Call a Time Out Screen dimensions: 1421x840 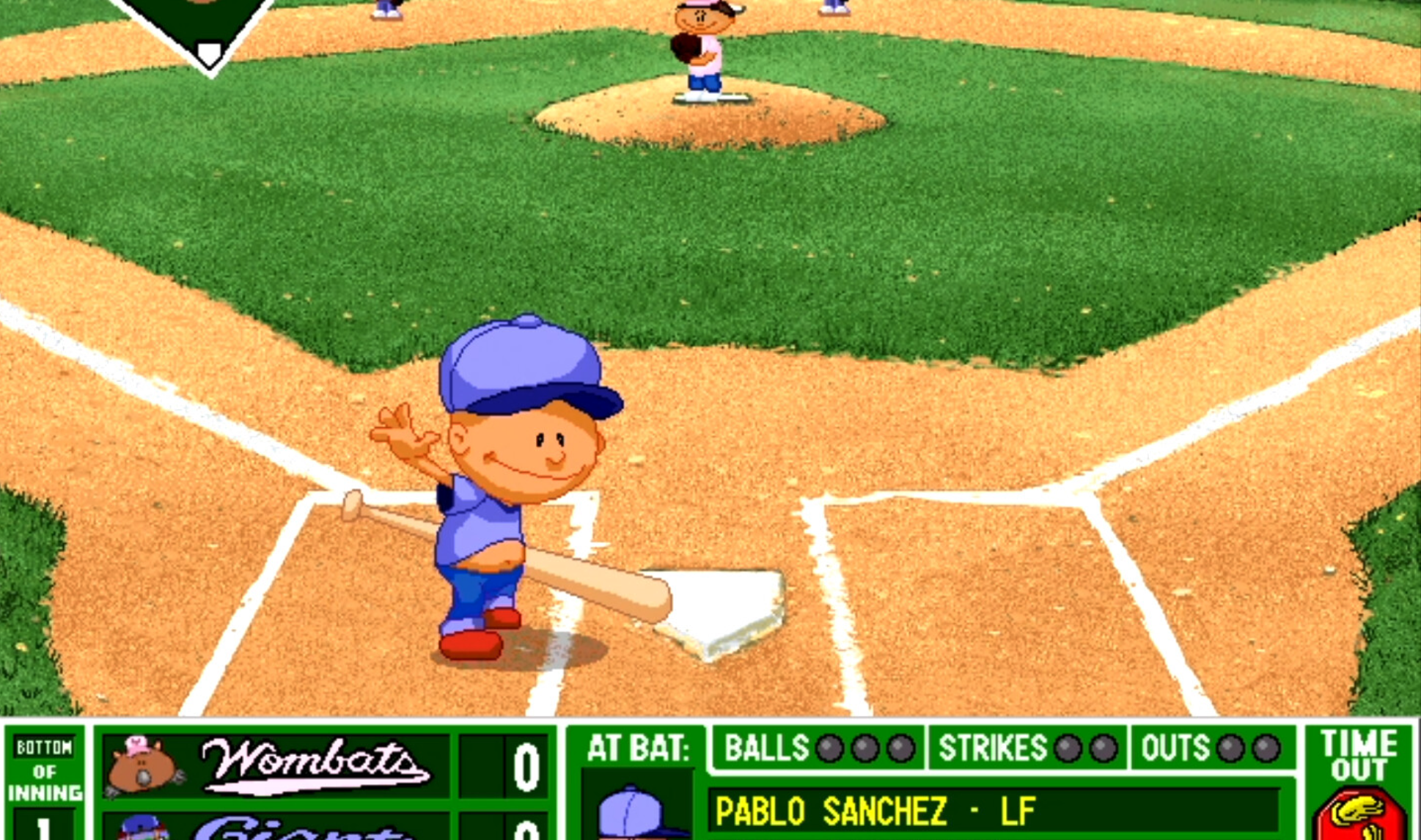point(1359,784)
